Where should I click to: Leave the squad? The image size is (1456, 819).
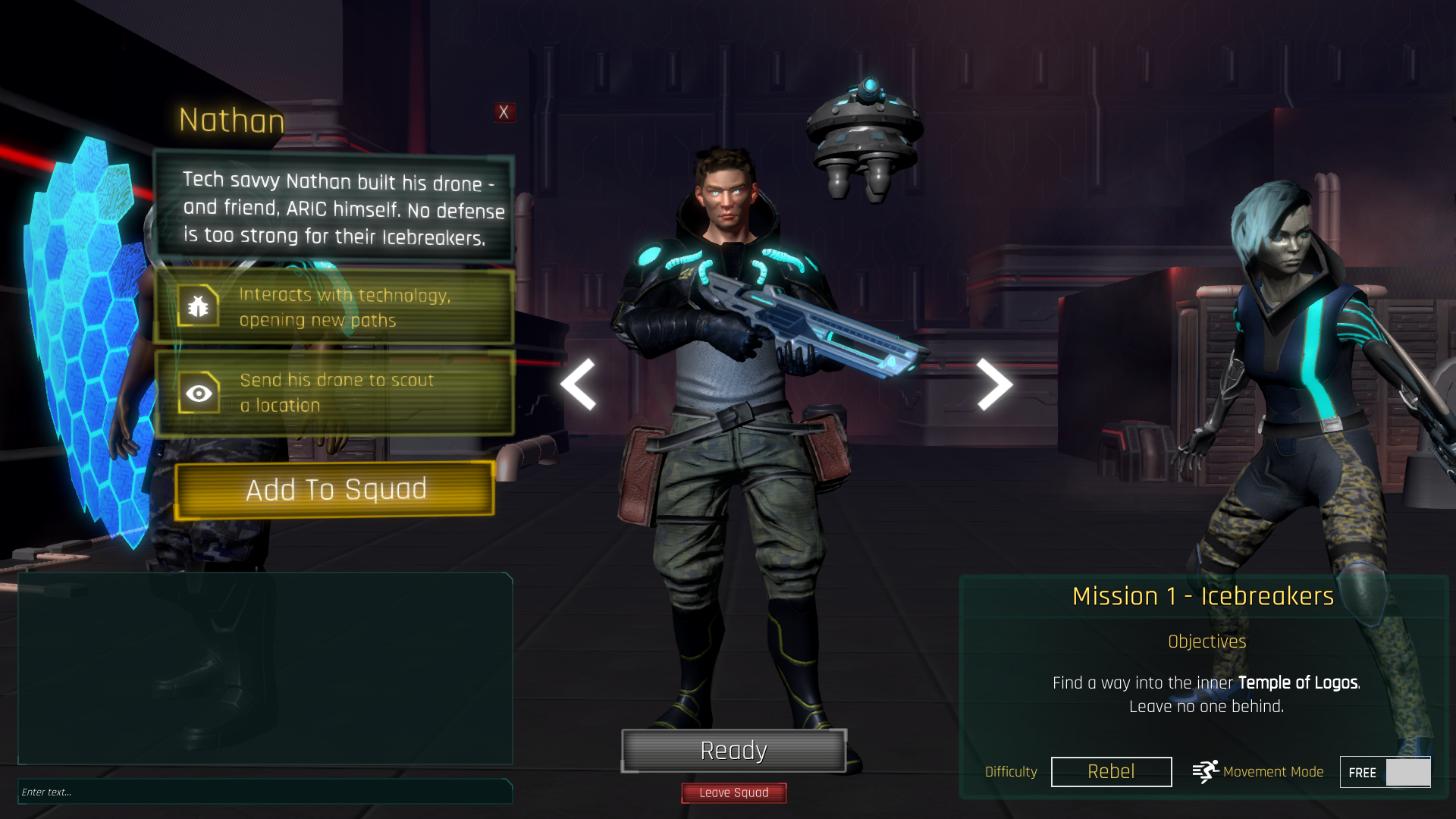(733, 792)
